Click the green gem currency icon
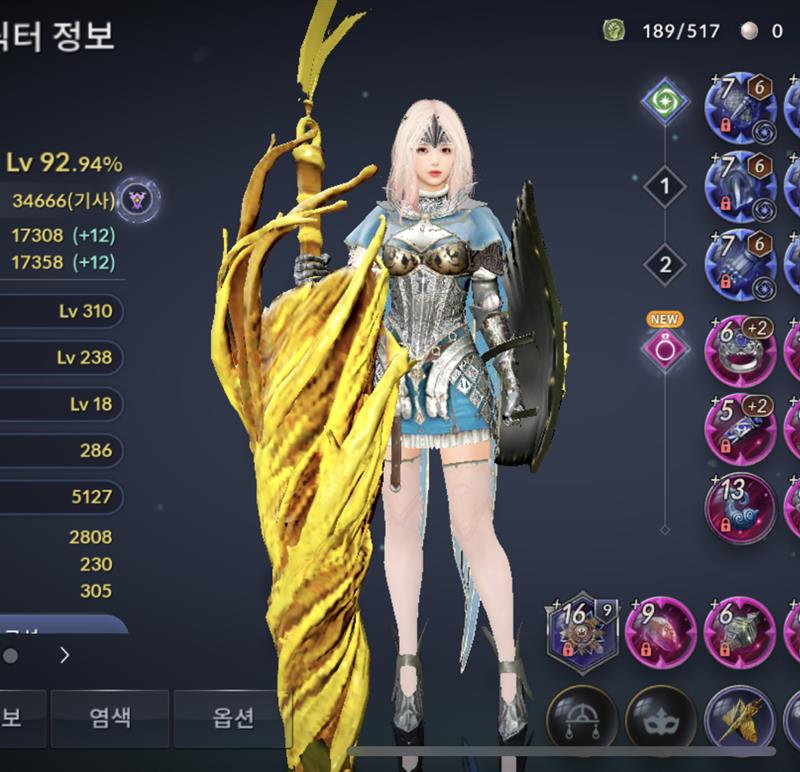The height and width of the screenshot is (772, 800). click(x=614, y=31)
